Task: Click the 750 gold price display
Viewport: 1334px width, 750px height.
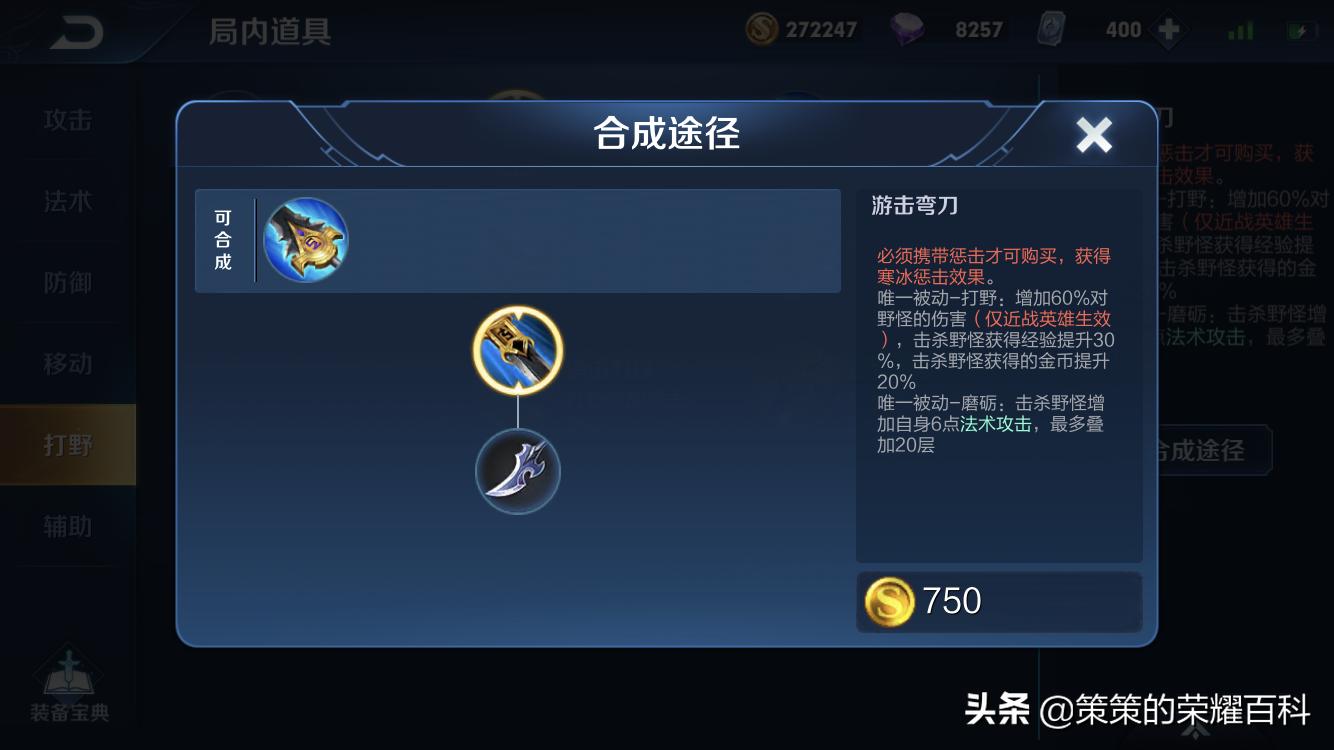Action: [x=940, y=601]
